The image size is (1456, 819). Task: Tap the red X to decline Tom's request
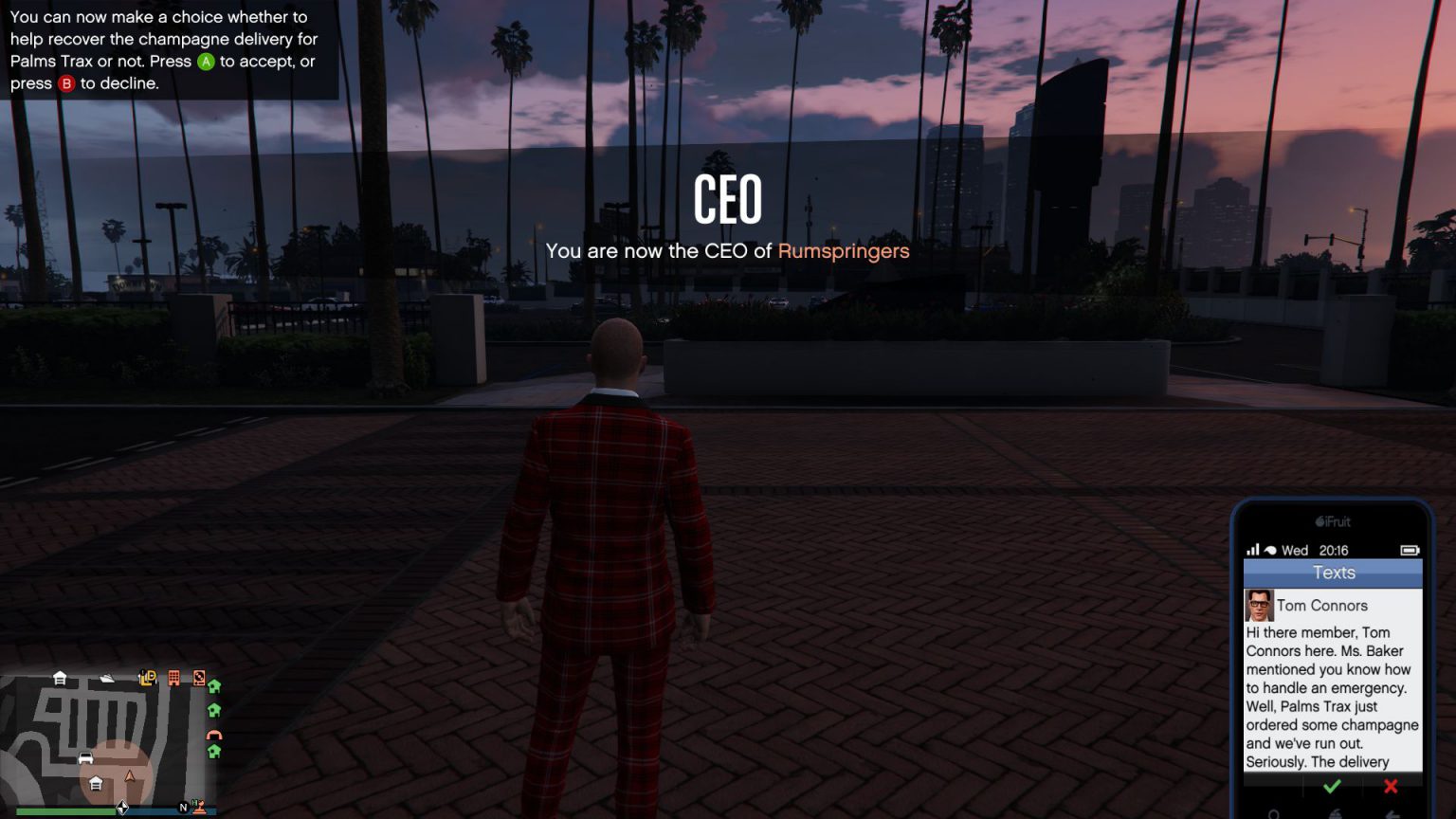tap(1391, 785)
